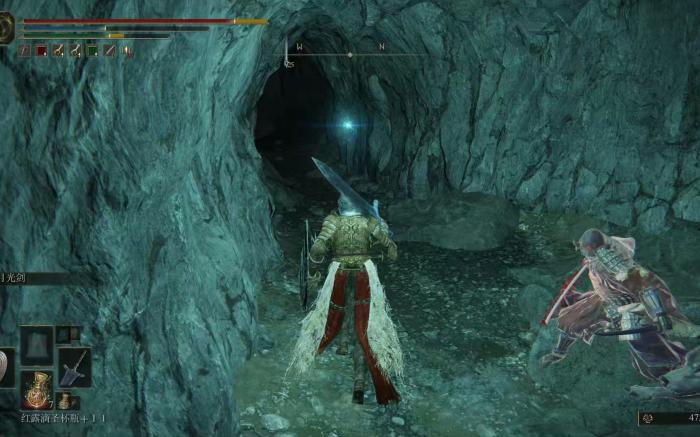This screenshot has height=437, width=700.
Task: Click the empty spell memory slot
Action: pos(37,343)
